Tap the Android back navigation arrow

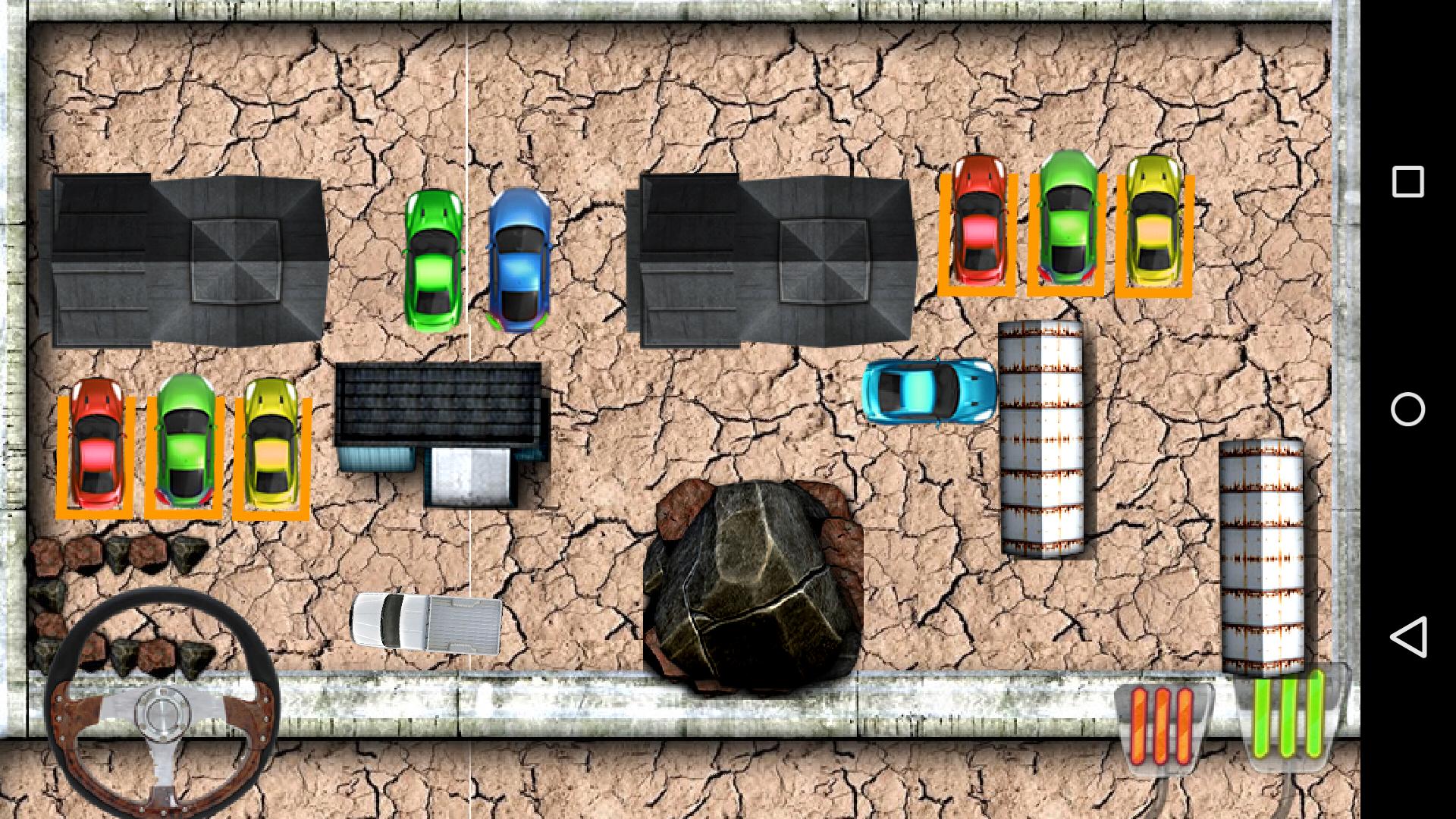[x=1407, y=641]
